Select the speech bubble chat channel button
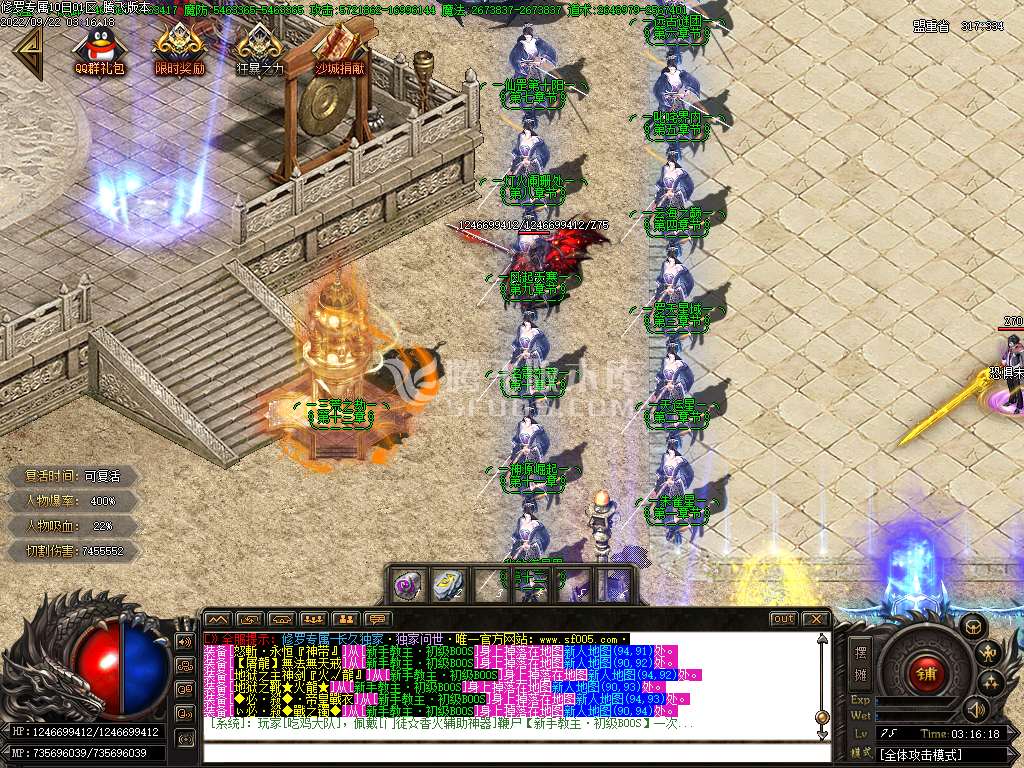Screen dimensions: 1024x768 (x=376, y=619)
